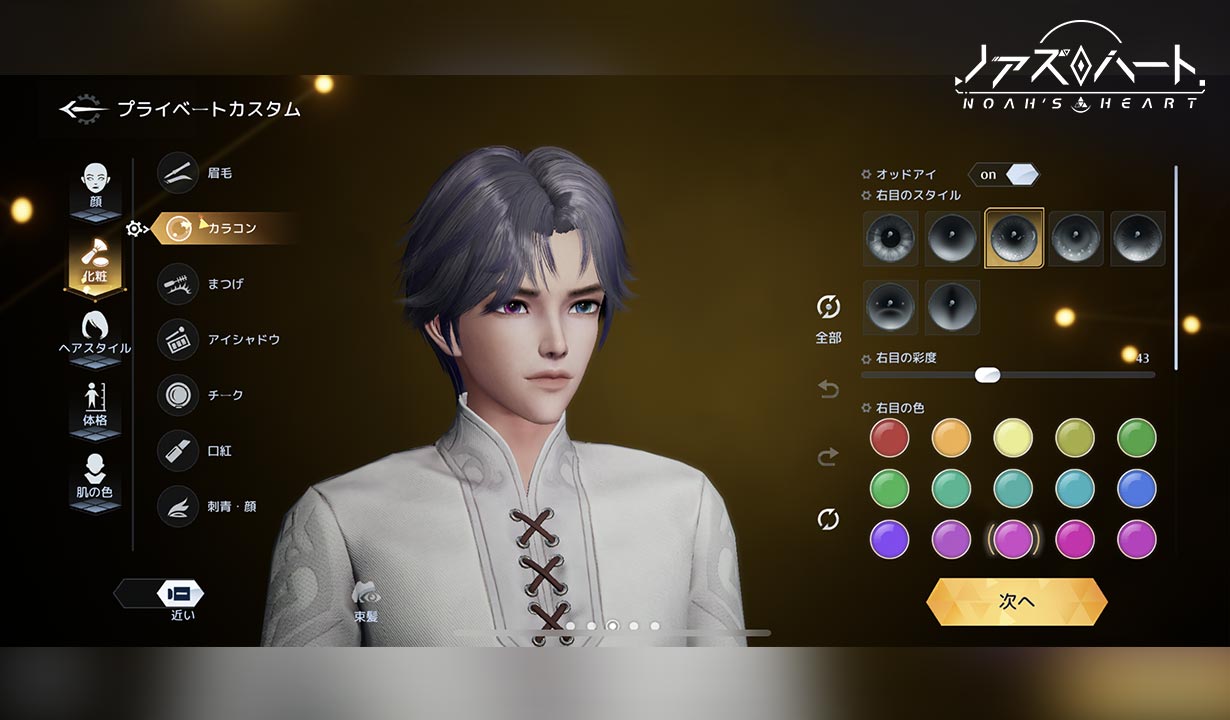The image size is (1230, 720).
Task: Choose the チーク blush category
Action: (178, 395)
